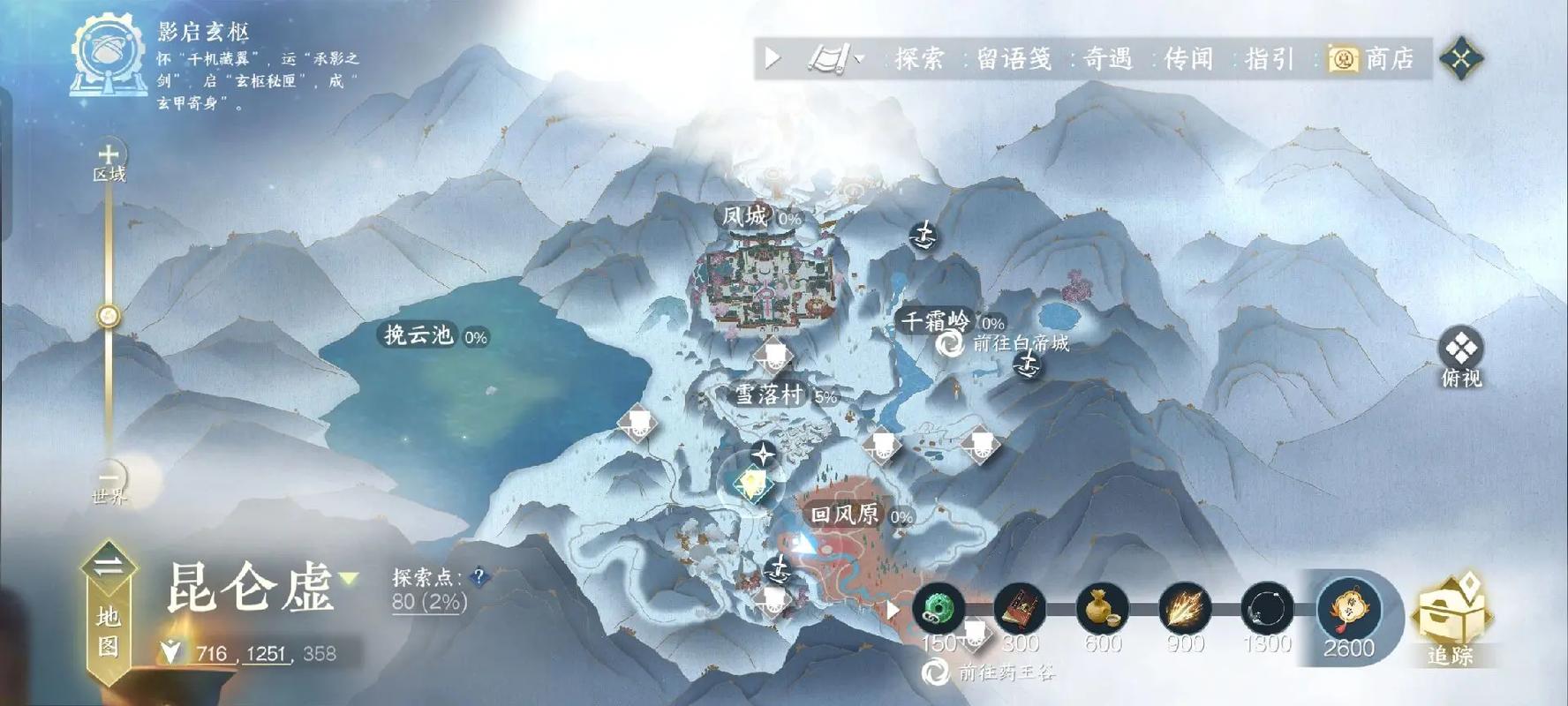Expand the dropdown arrow beside the scroll icon

(x=858, y=60)
